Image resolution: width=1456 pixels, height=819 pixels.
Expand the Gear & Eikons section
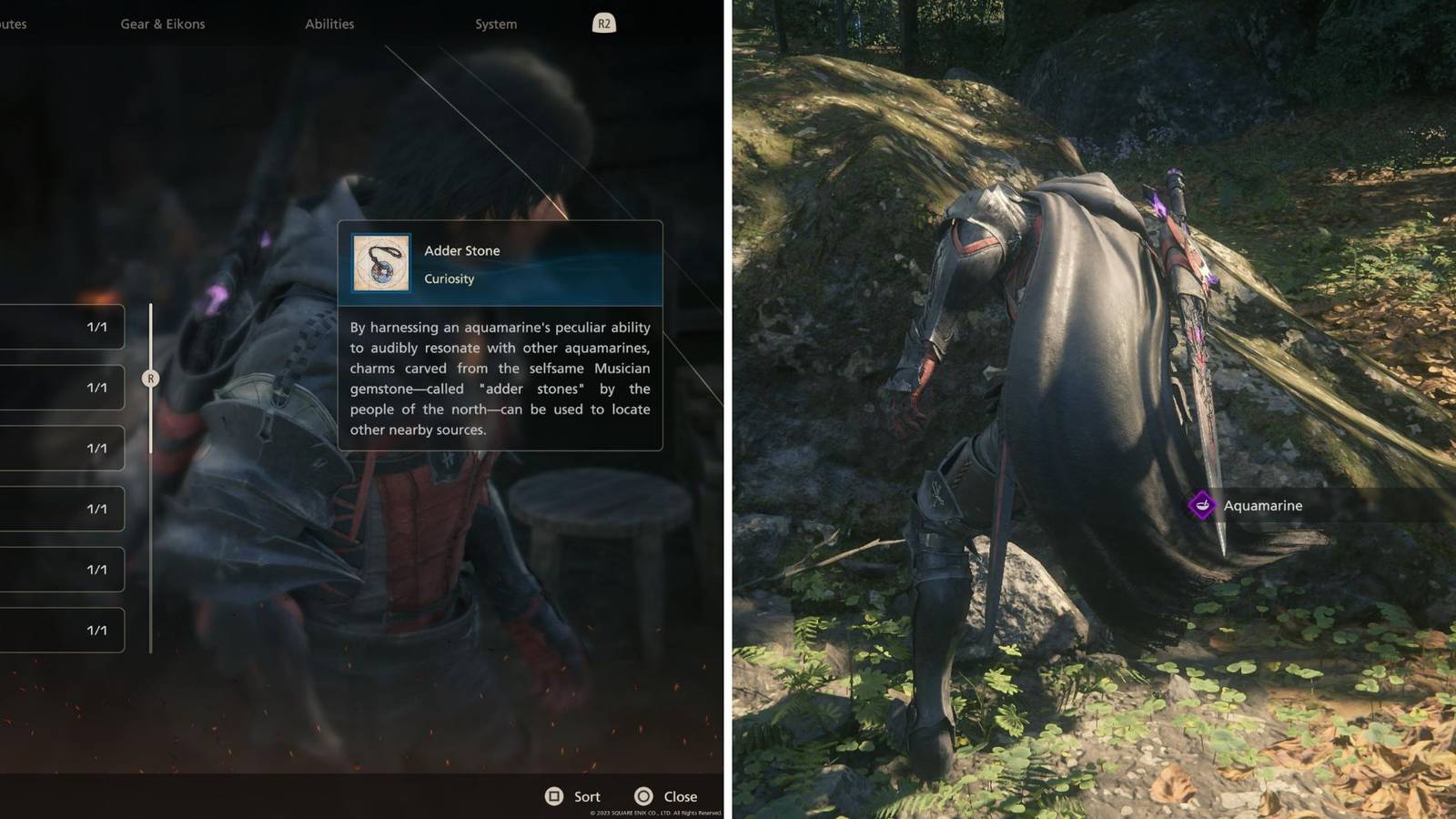[164, 24]
